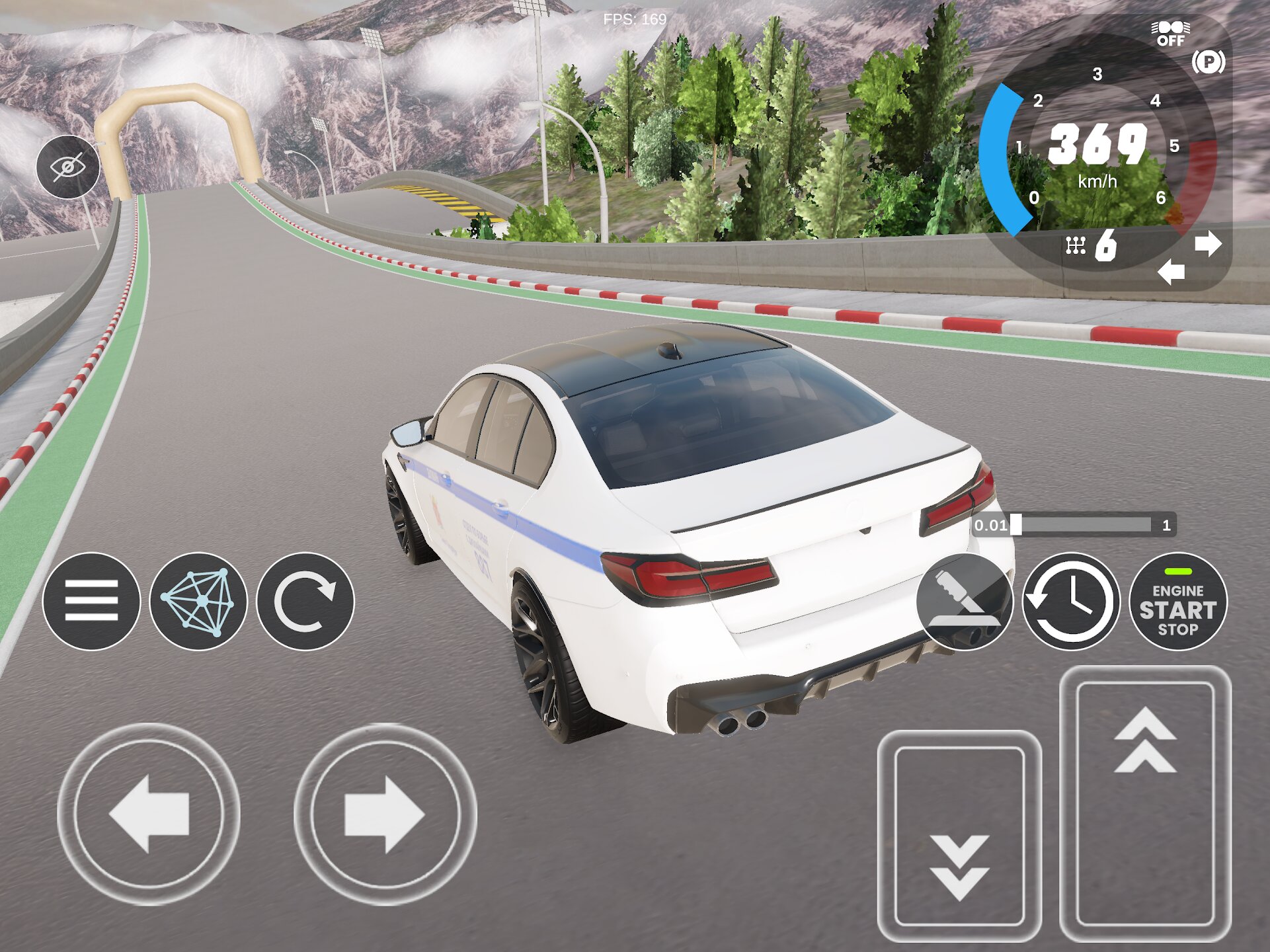Tap the gas pedal with up chevrons

pos(1145,803)
